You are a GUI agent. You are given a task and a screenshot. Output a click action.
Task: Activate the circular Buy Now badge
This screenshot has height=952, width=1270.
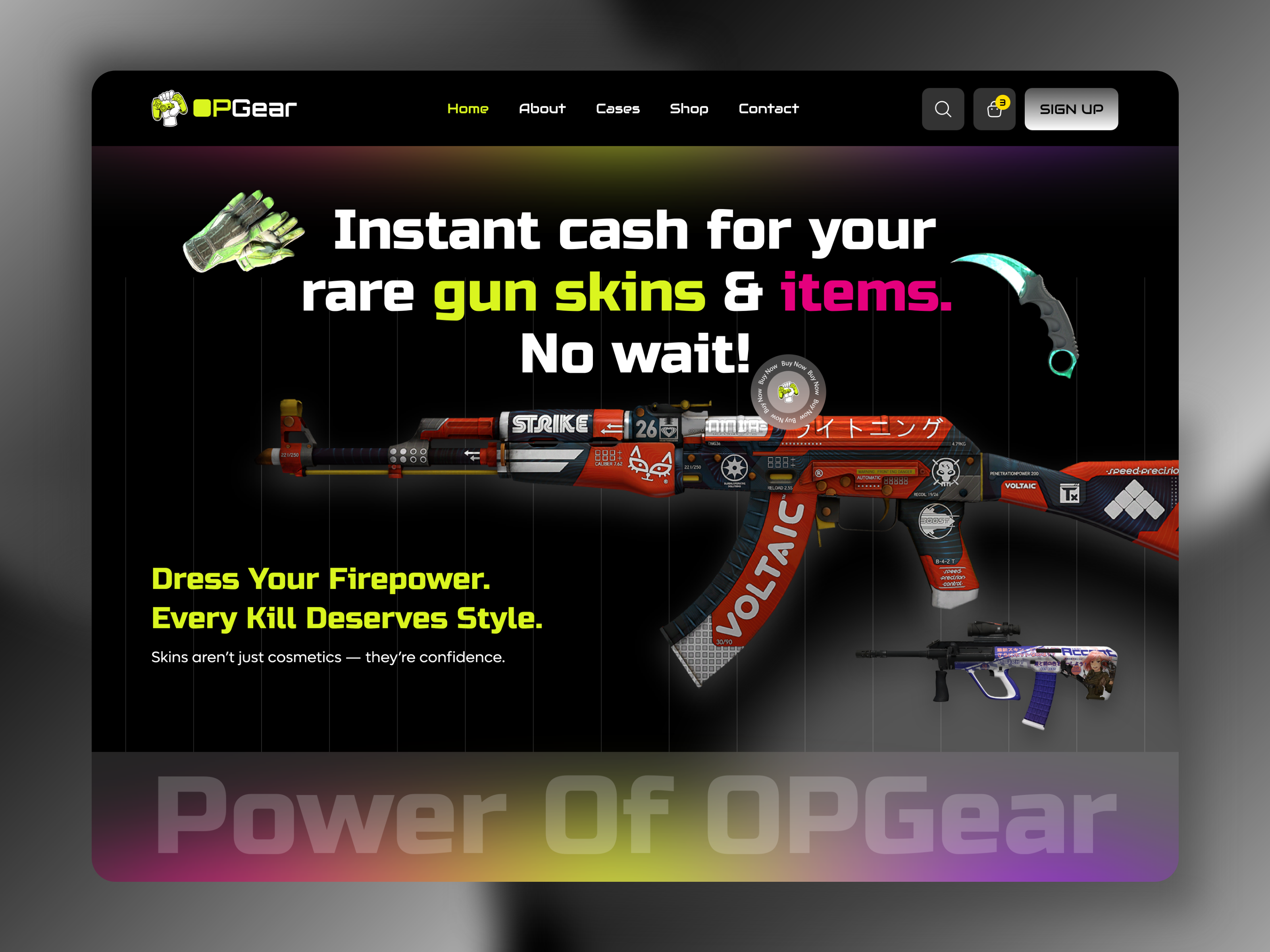point(788,392)
